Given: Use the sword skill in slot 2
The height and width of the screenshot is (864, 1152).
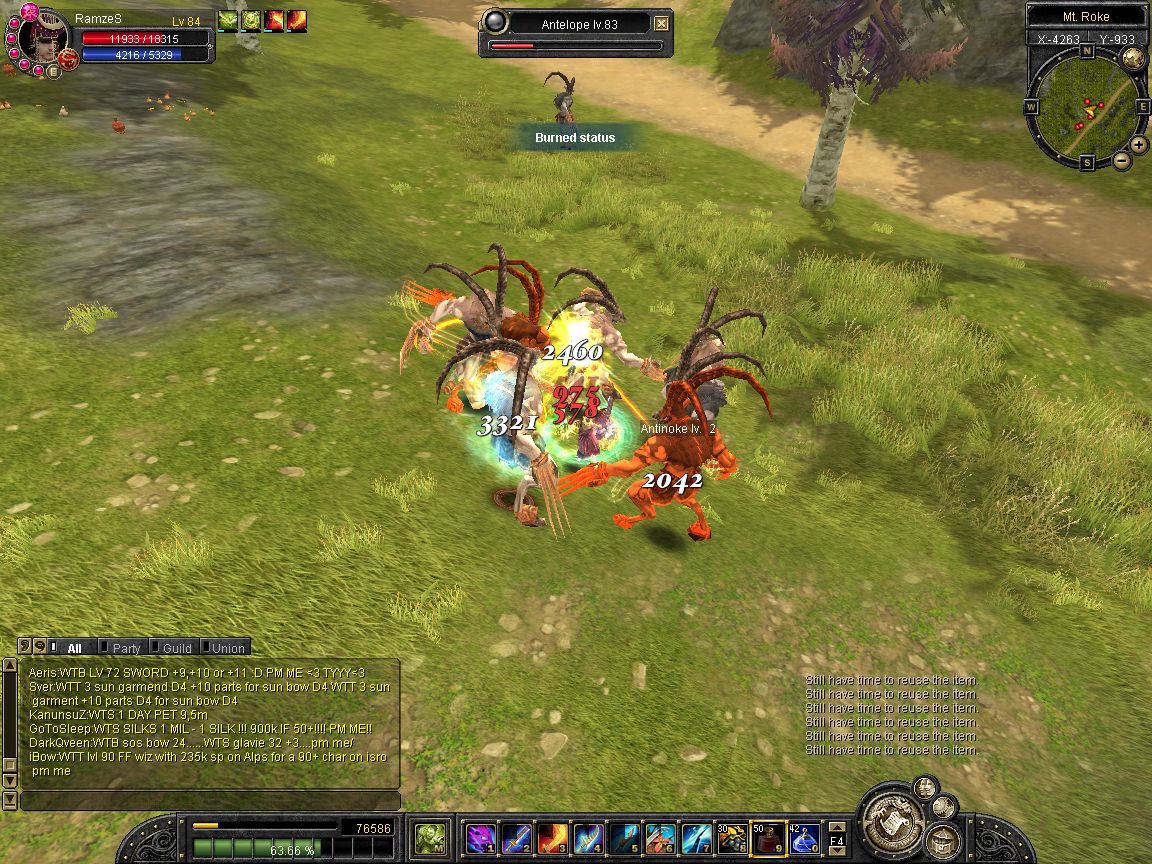Looking at the screenshot, I should pos(516,836).
